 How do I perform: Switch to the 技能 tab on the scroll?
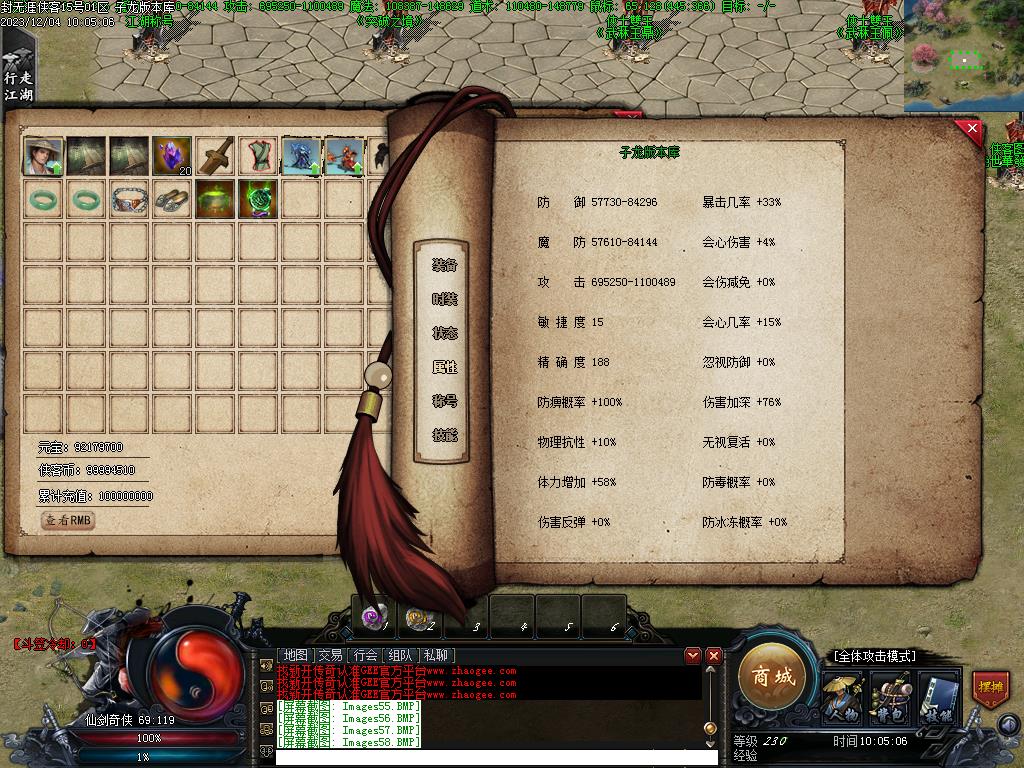[445, 435]
